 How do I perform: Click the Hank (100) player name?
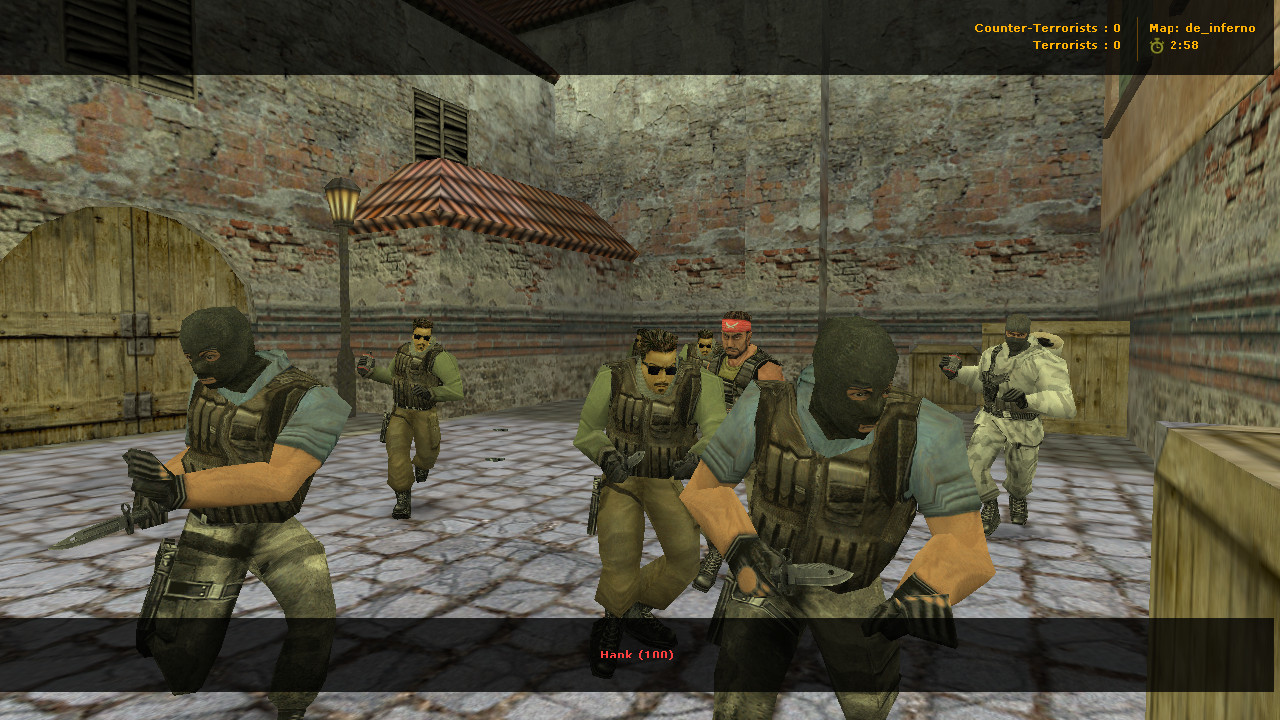pyautogui.click(x=637, y=656)
